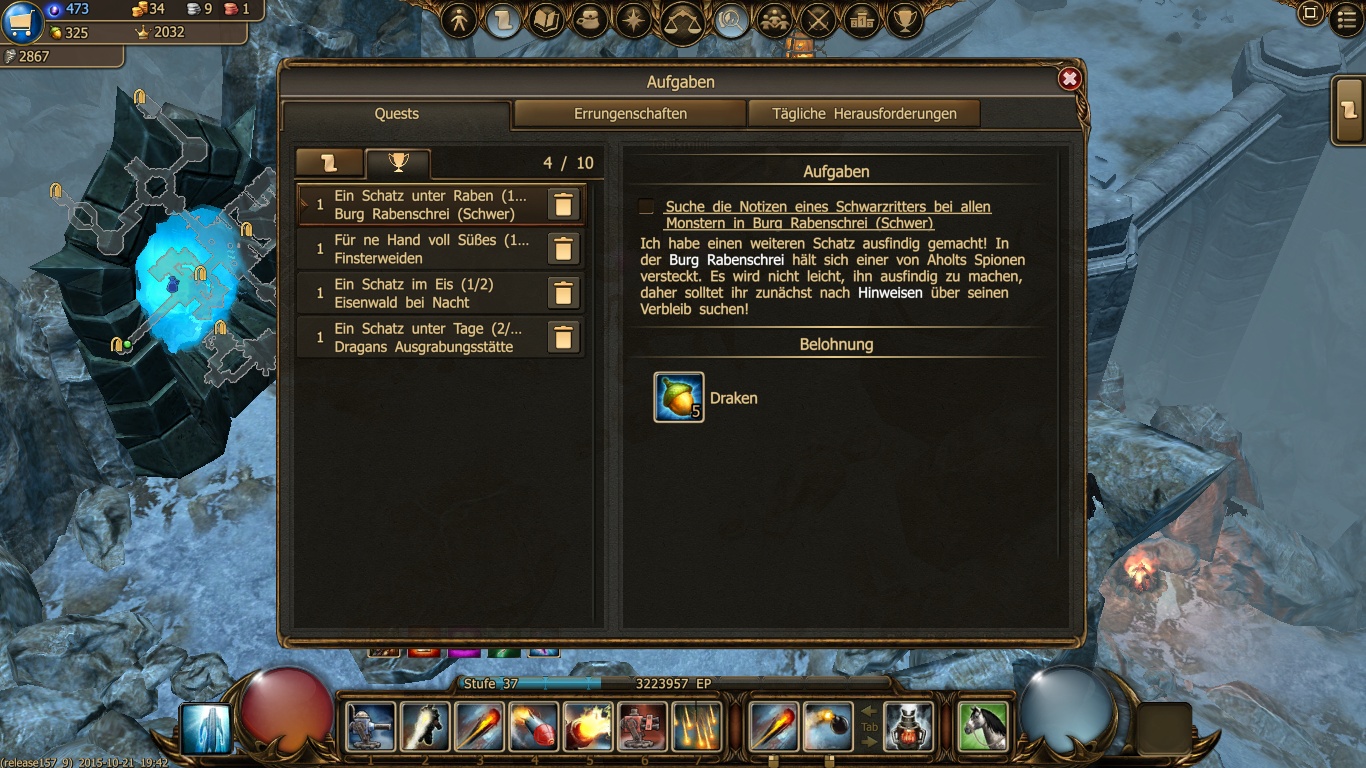1366x768 pixels.
Task: Open the balance scales icon in top bar
Action: point(685,20)
